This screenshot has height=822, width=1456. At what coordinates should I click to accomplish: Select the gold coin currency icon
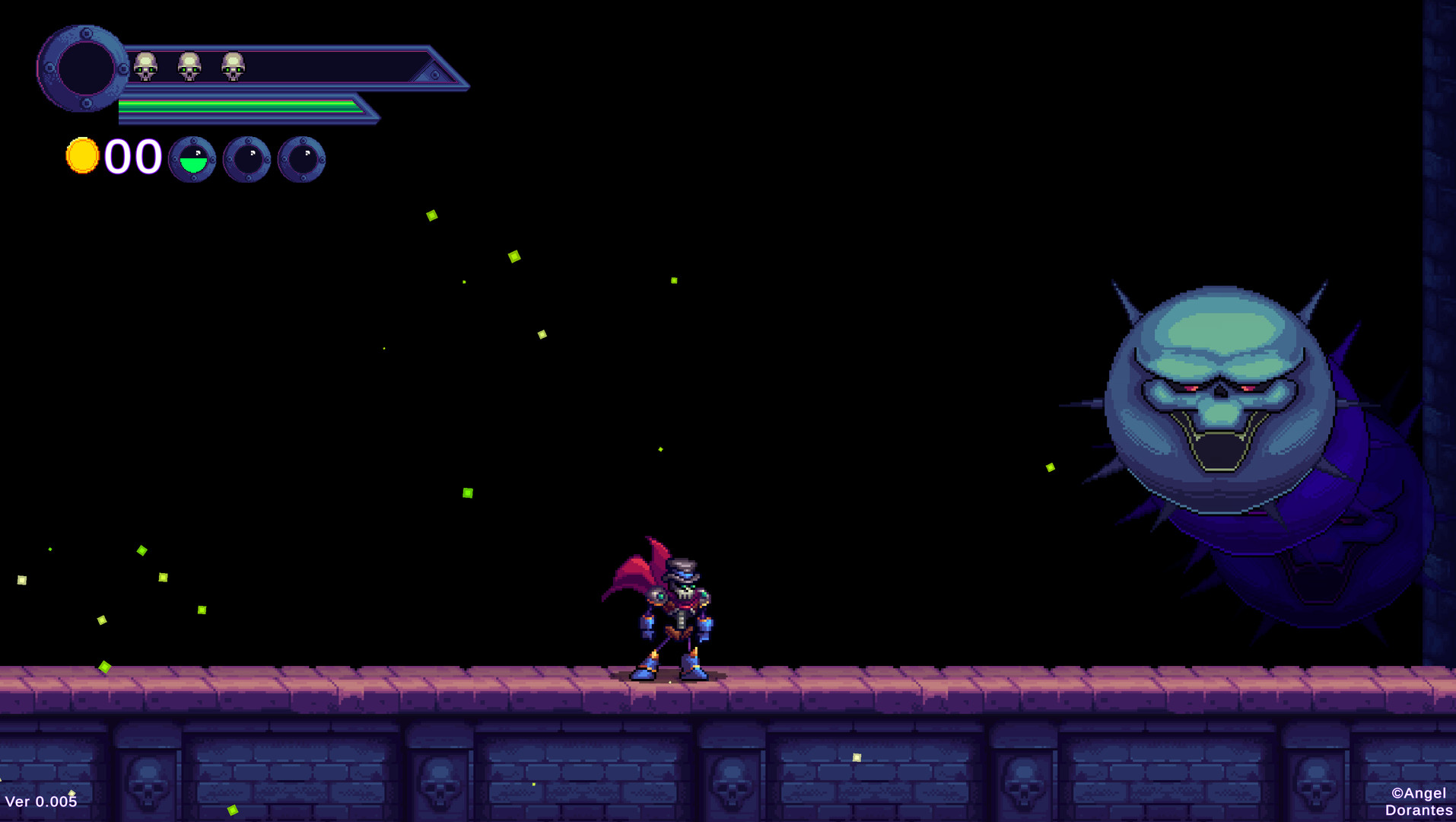[82, 155]
